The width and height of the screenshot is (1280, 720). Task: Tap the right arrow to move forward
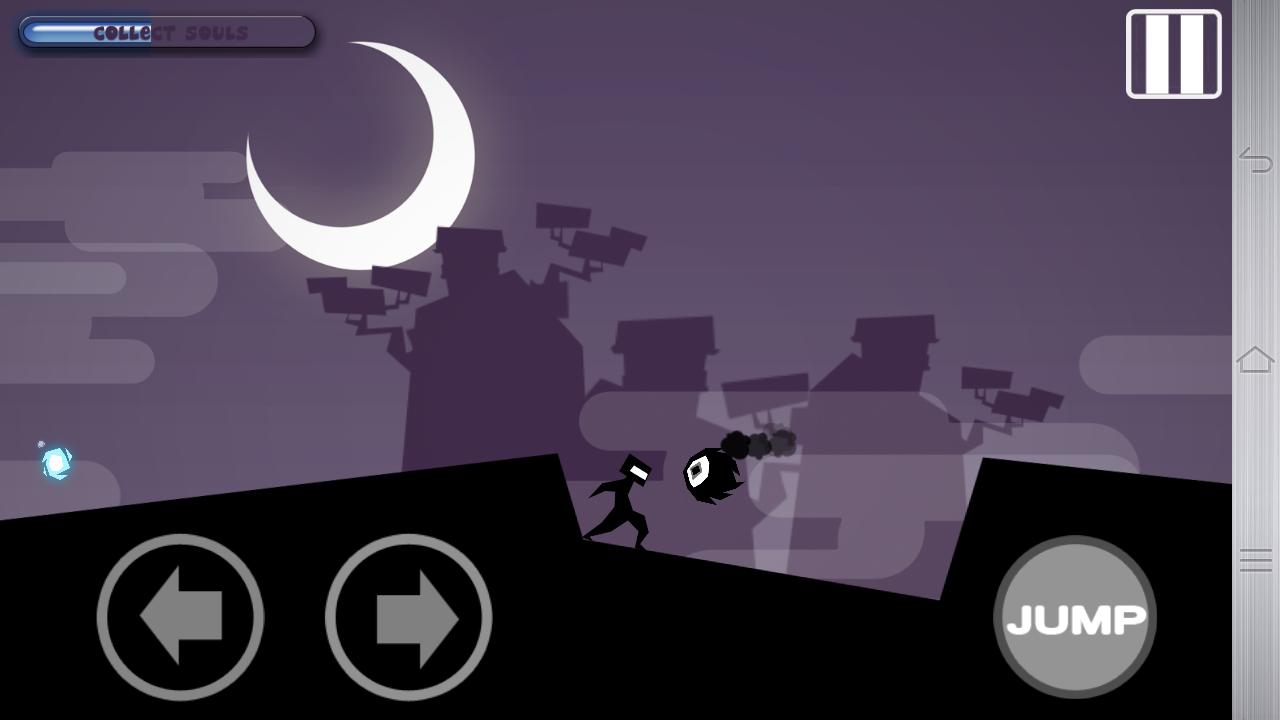pyautogui.click(x=408, y=617)
